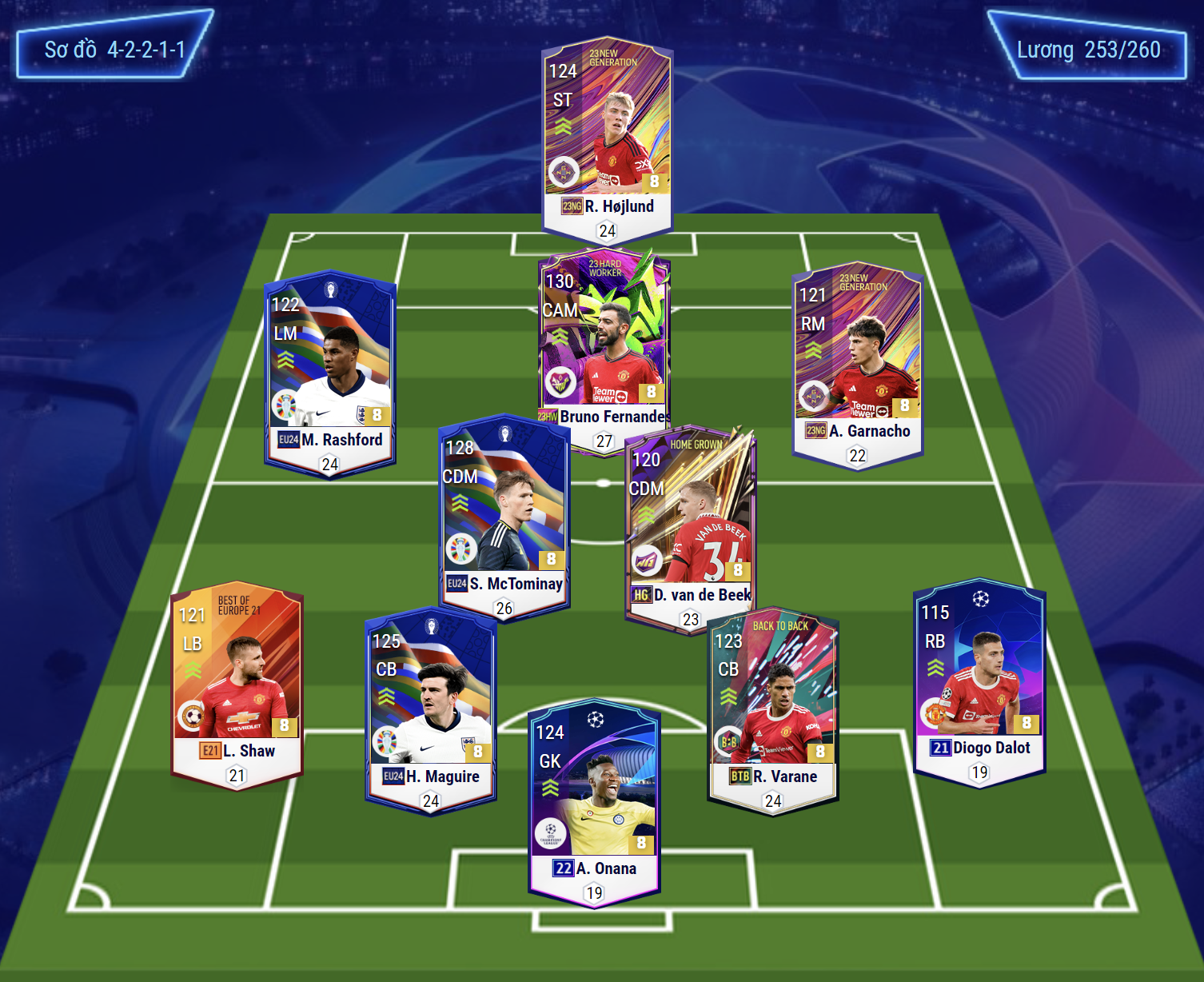Pick the R. Varane centre-back card

coord(773,708)
